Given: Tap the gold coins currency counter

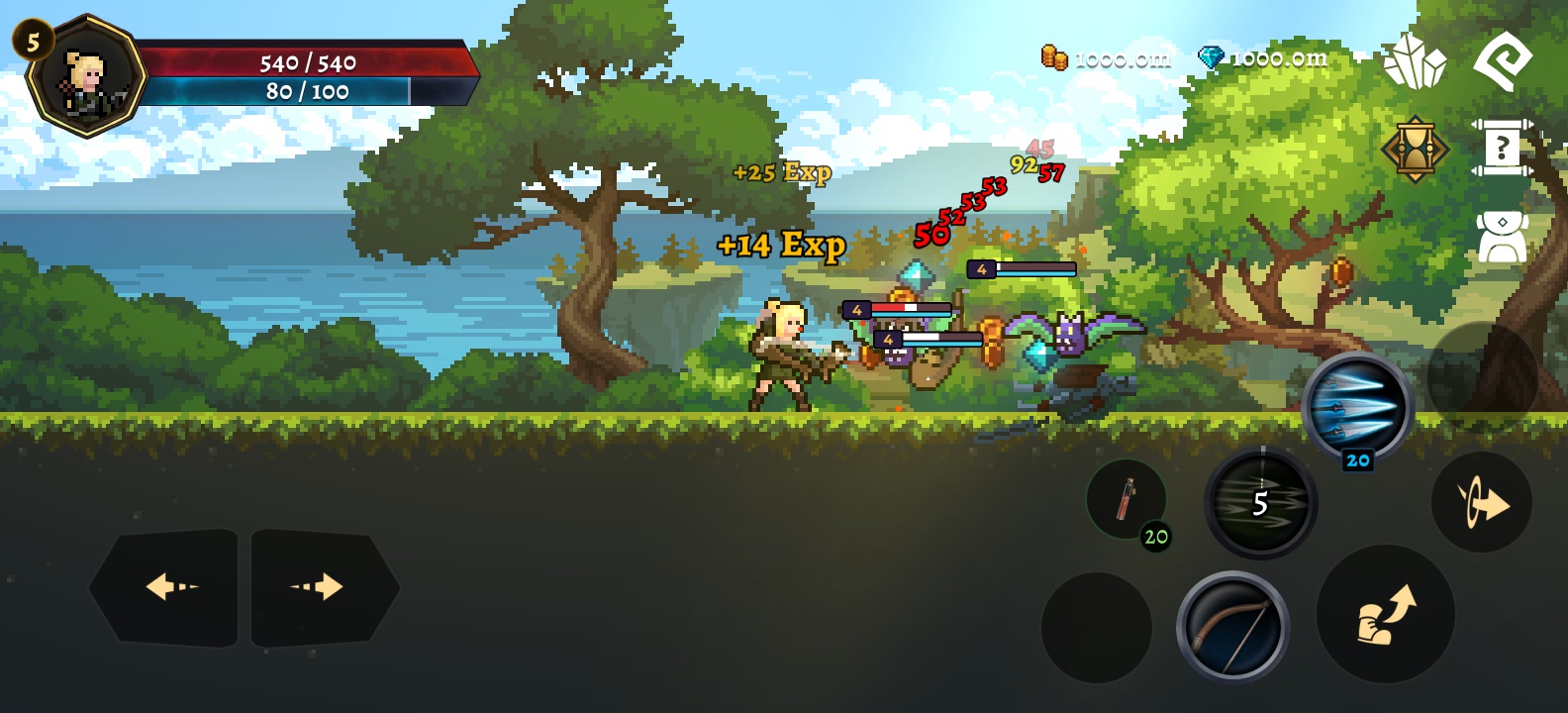Looking at the screenshot, I should 1106,58.
